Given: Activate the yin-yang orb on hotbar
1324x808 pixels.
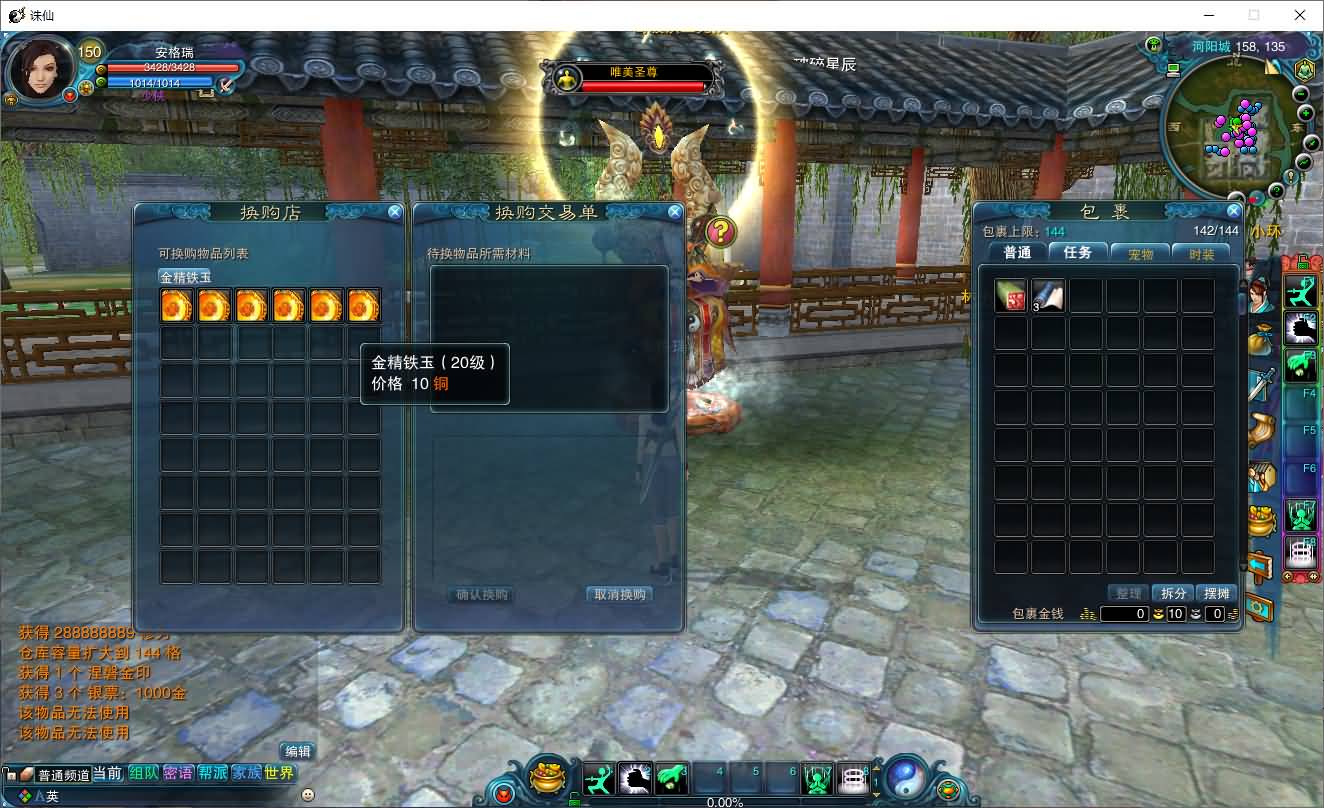Looking at the screenshot, I should [x=904, y=777].
